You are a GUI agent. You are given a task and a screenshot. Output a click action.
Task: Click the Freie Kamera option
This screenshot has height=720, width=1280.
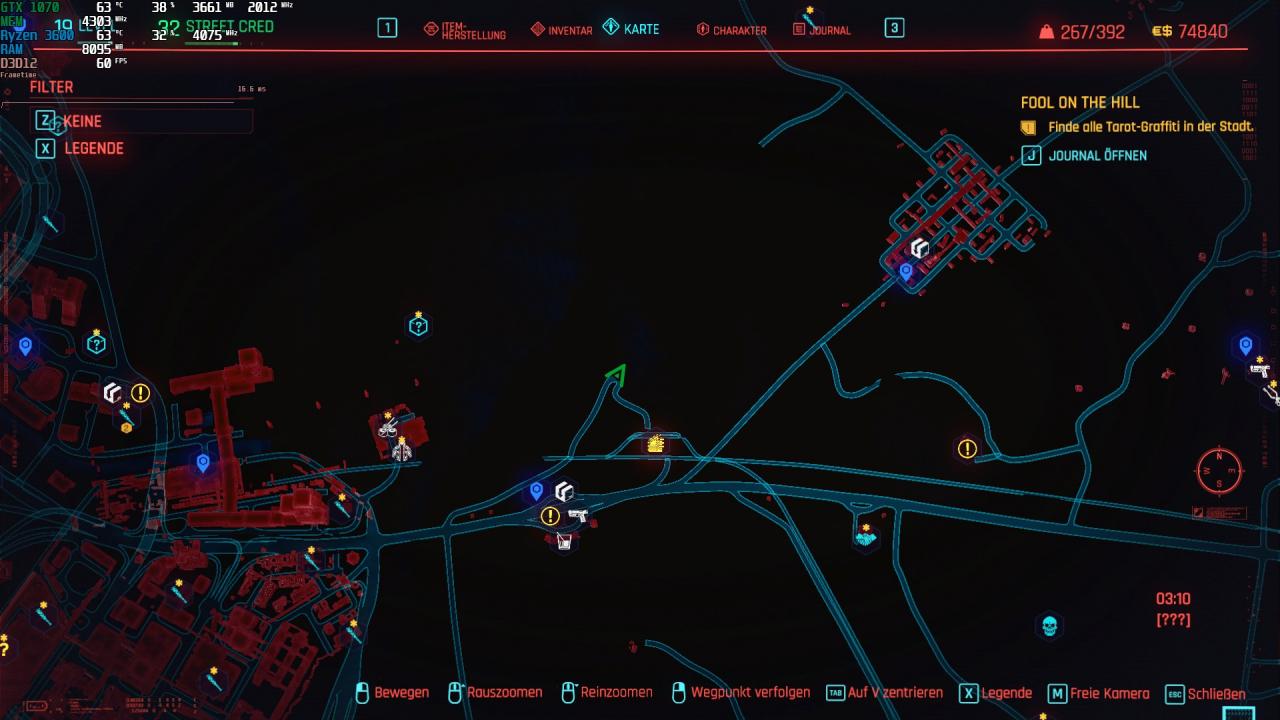tap(1099, 693)
